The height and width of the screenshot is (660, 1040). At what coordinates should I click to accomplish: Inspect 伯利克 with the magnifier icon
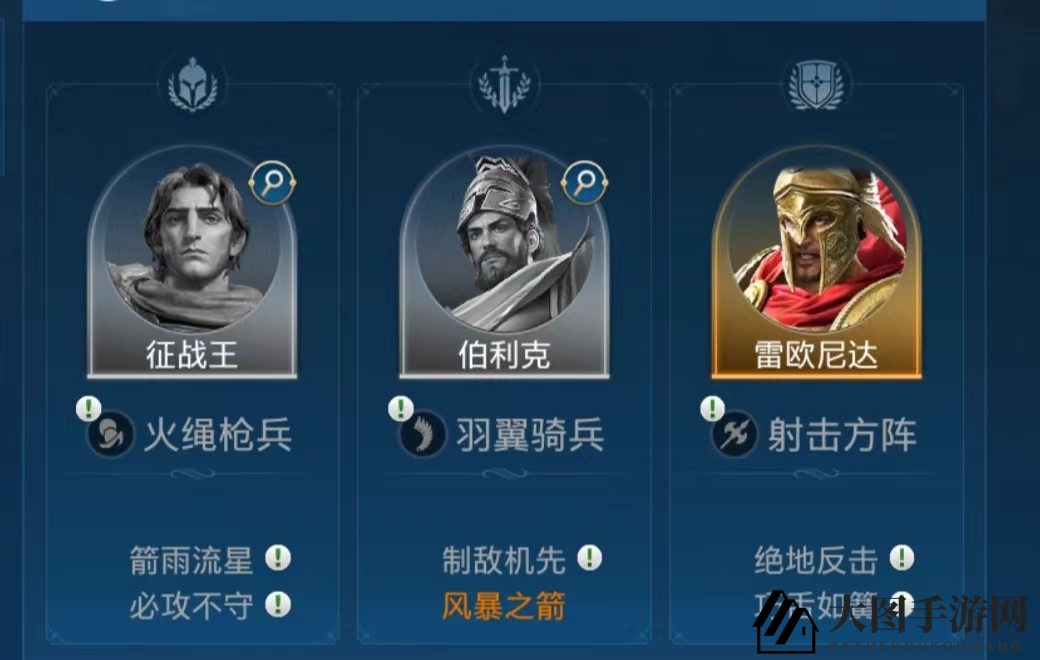[584, 182]
